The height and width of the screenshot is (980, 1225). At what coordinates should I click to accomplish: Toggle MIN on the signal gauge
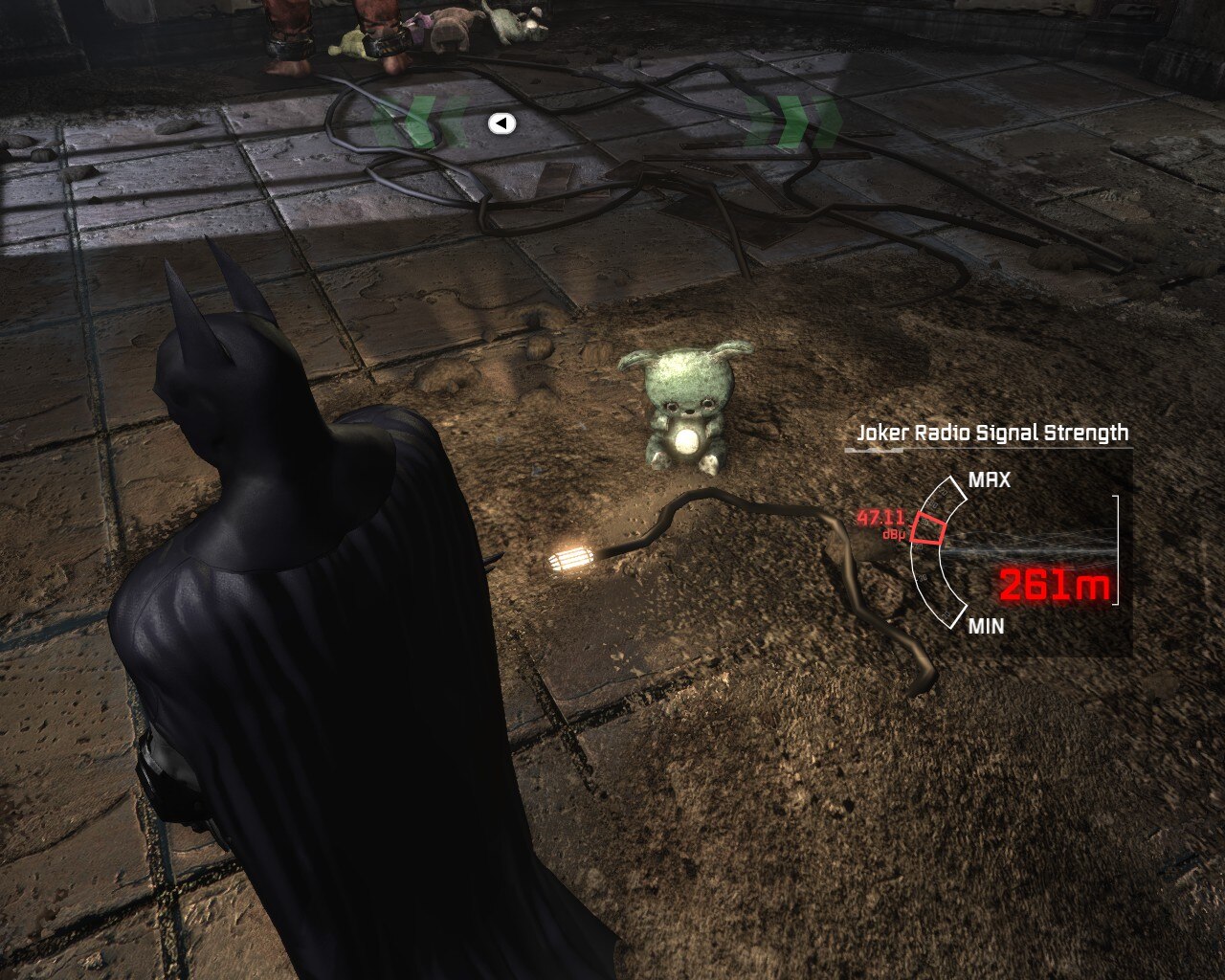click(987, 627)
